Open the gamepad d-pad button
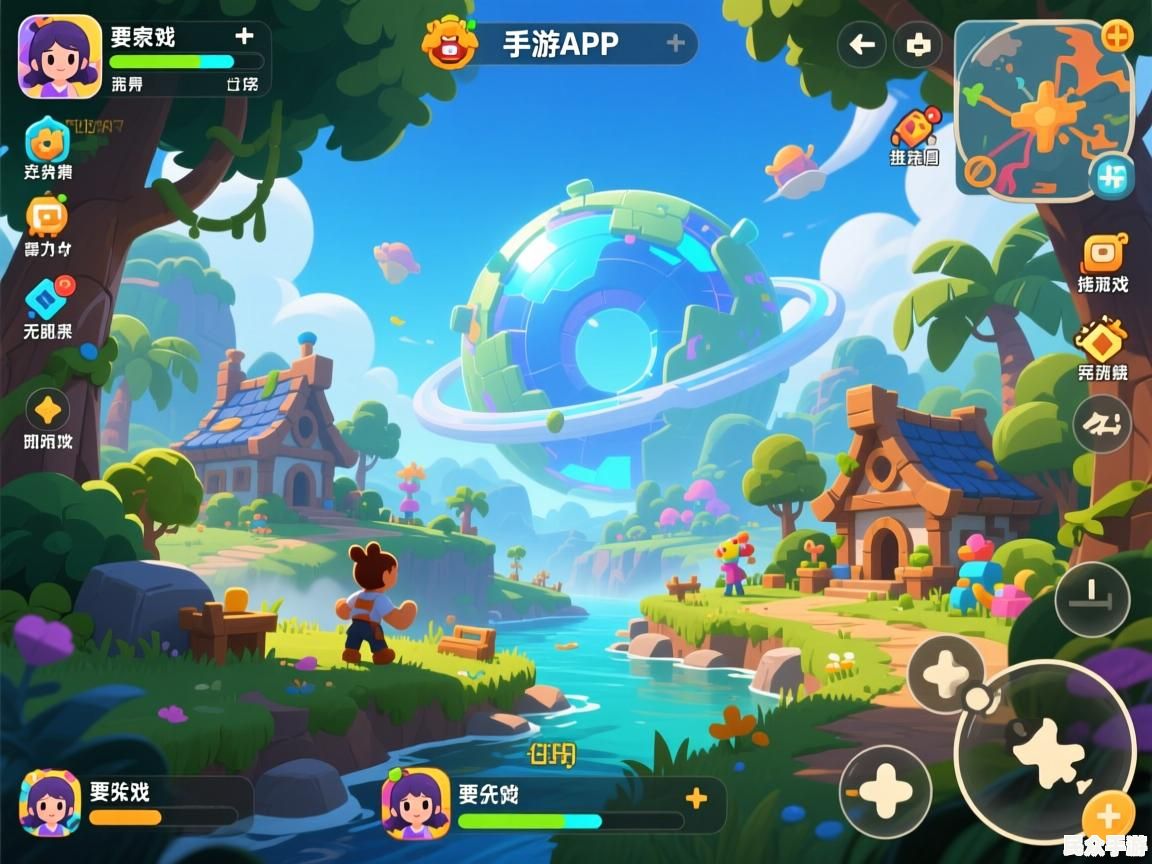1152x864 pixels. [917, 44]
